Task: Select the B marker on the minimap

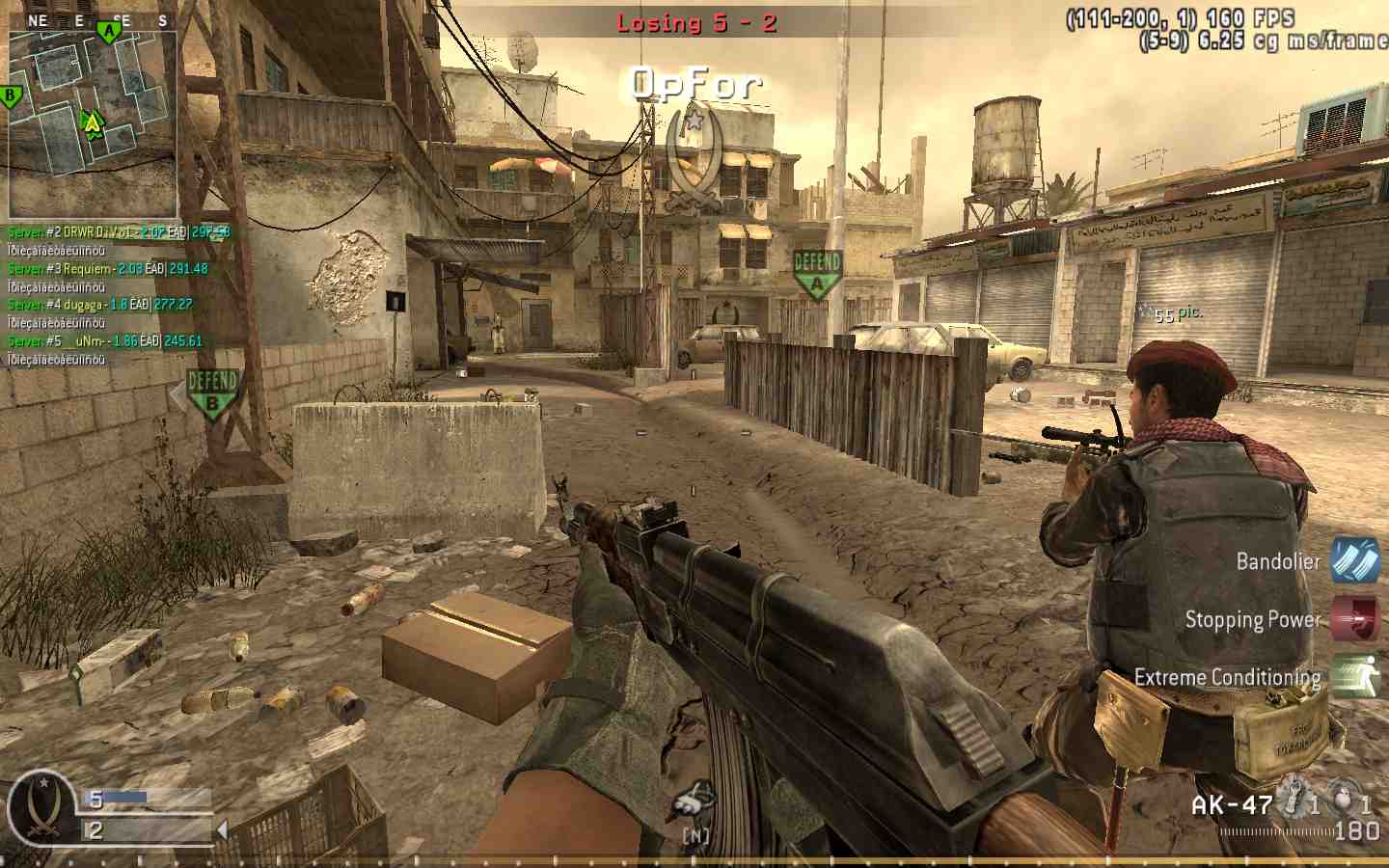Action: point(9,95)
